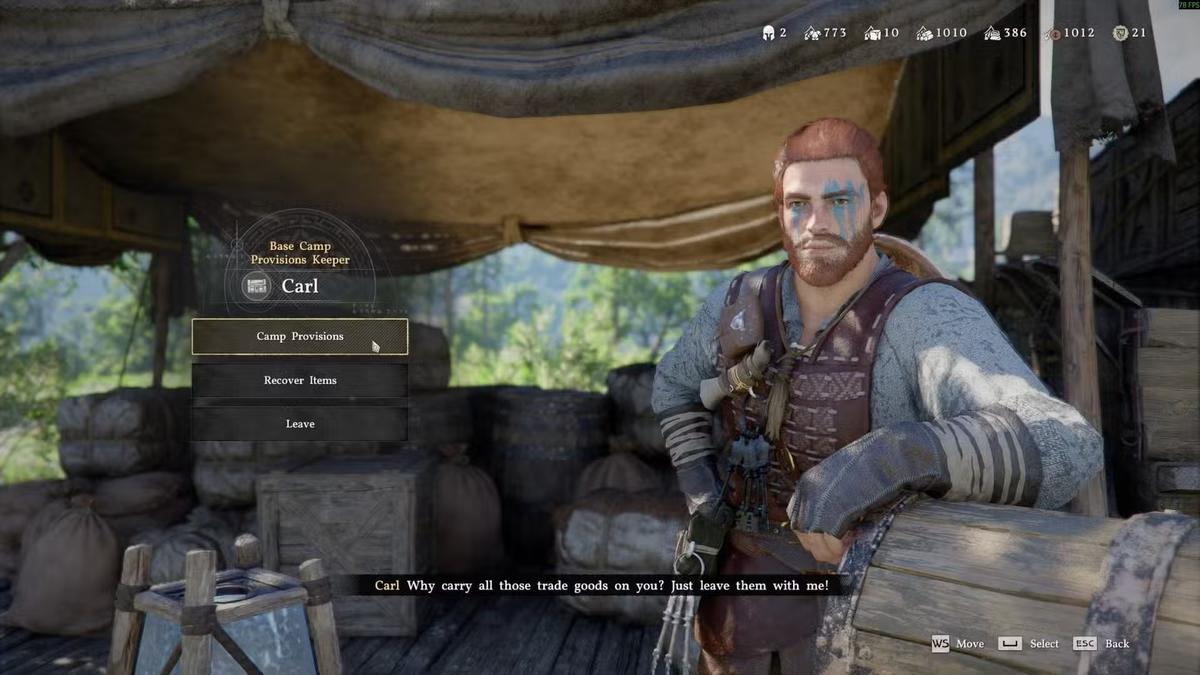This screenshot has width=1200, height=675.
Task: Select Recover Items from the menu
Action: (x=300, y=381)
